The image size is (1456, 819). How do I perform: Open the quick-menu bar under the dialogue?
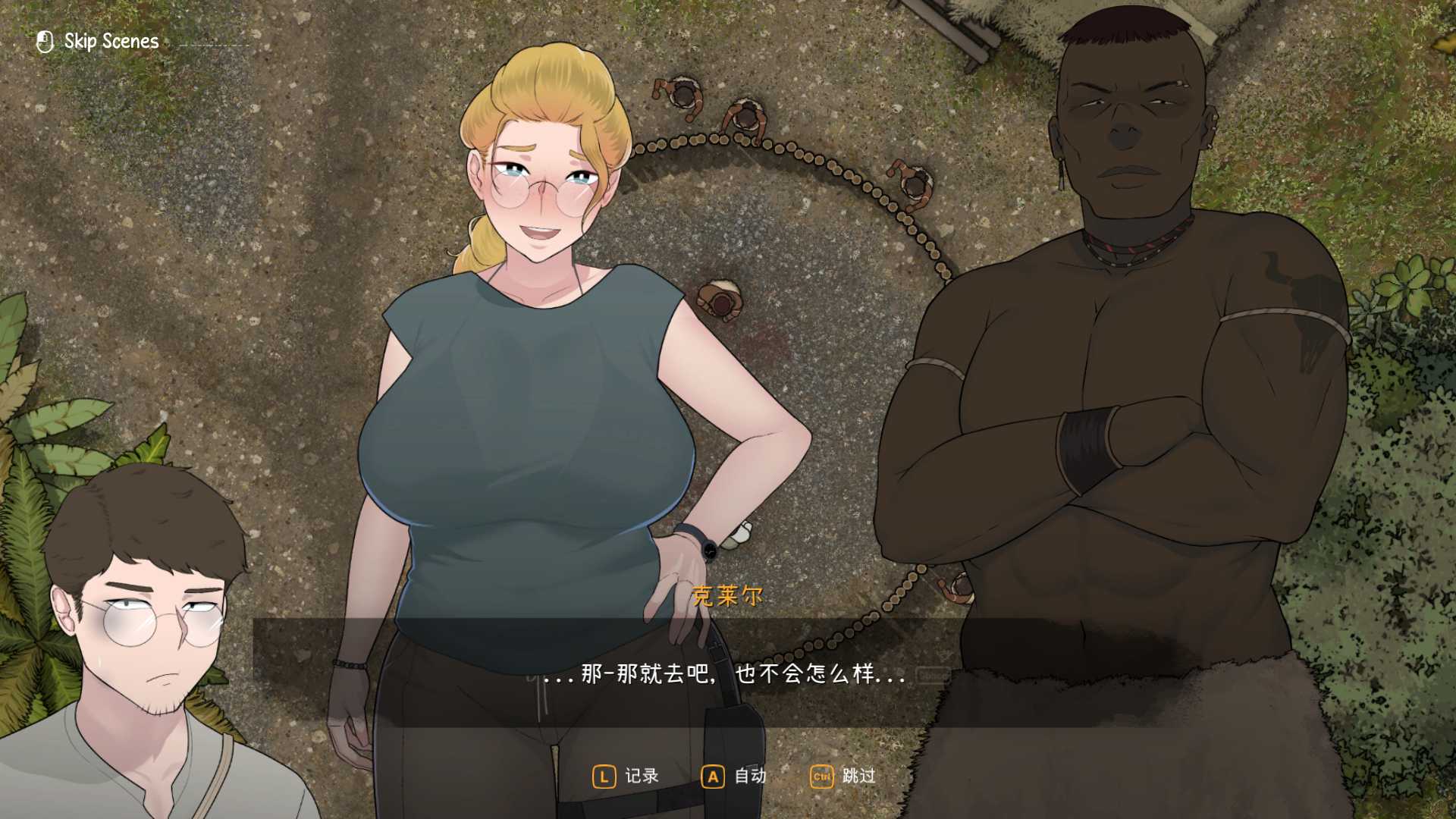732,776
